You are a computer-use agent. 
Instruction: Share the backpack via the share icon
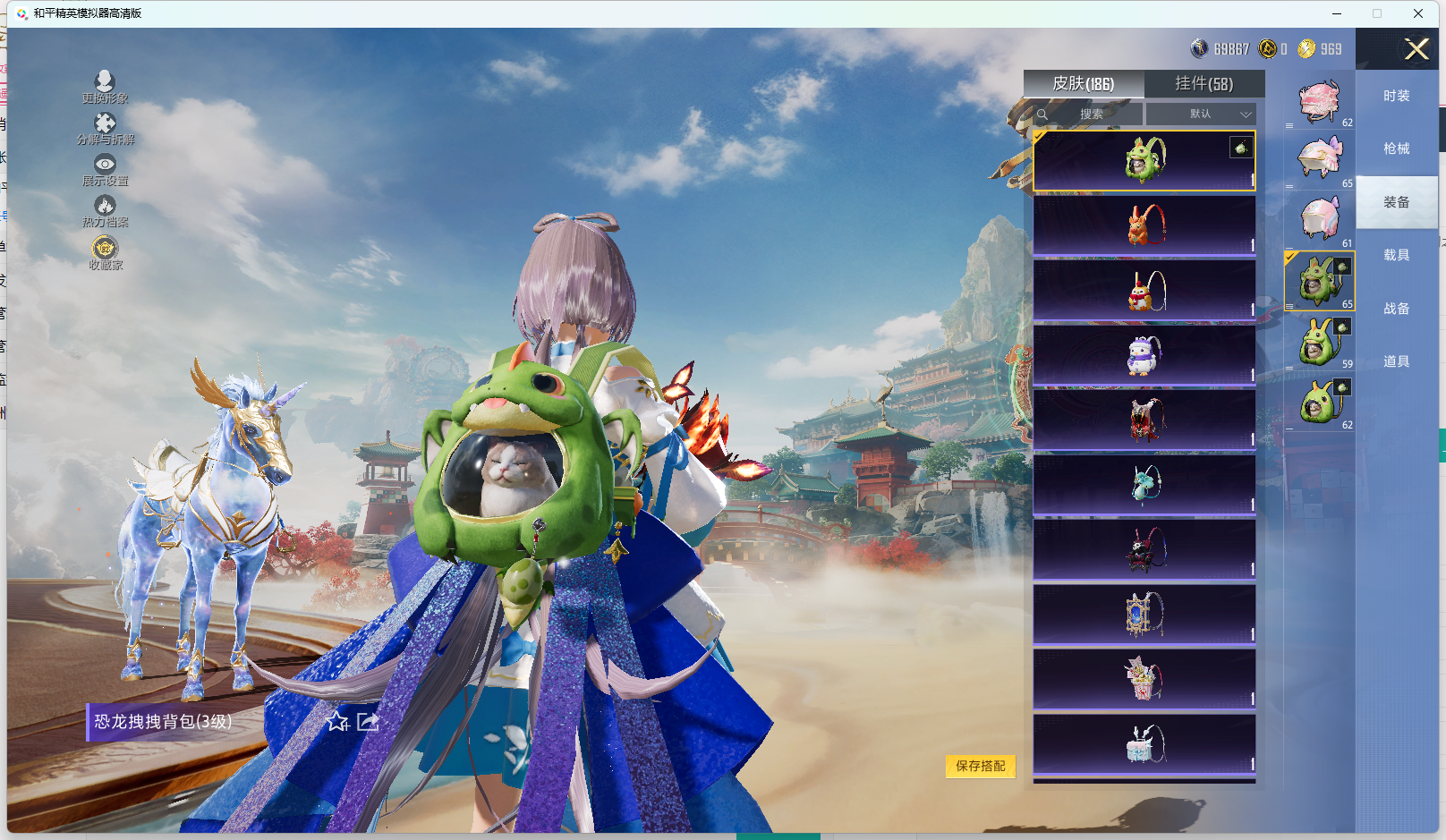click(x=368, y=721)
